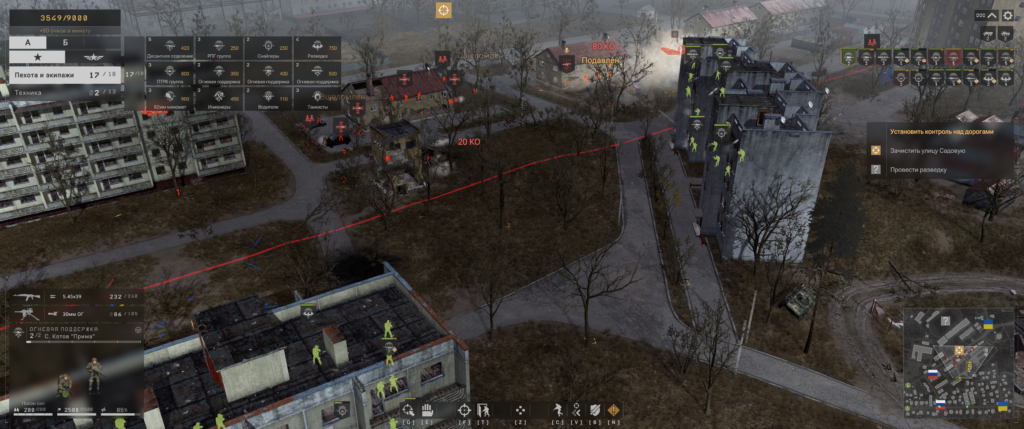Click the orange compass icon at top center
The height and width of the screenshot is (429, 1024).
click(x=443, y=10)
